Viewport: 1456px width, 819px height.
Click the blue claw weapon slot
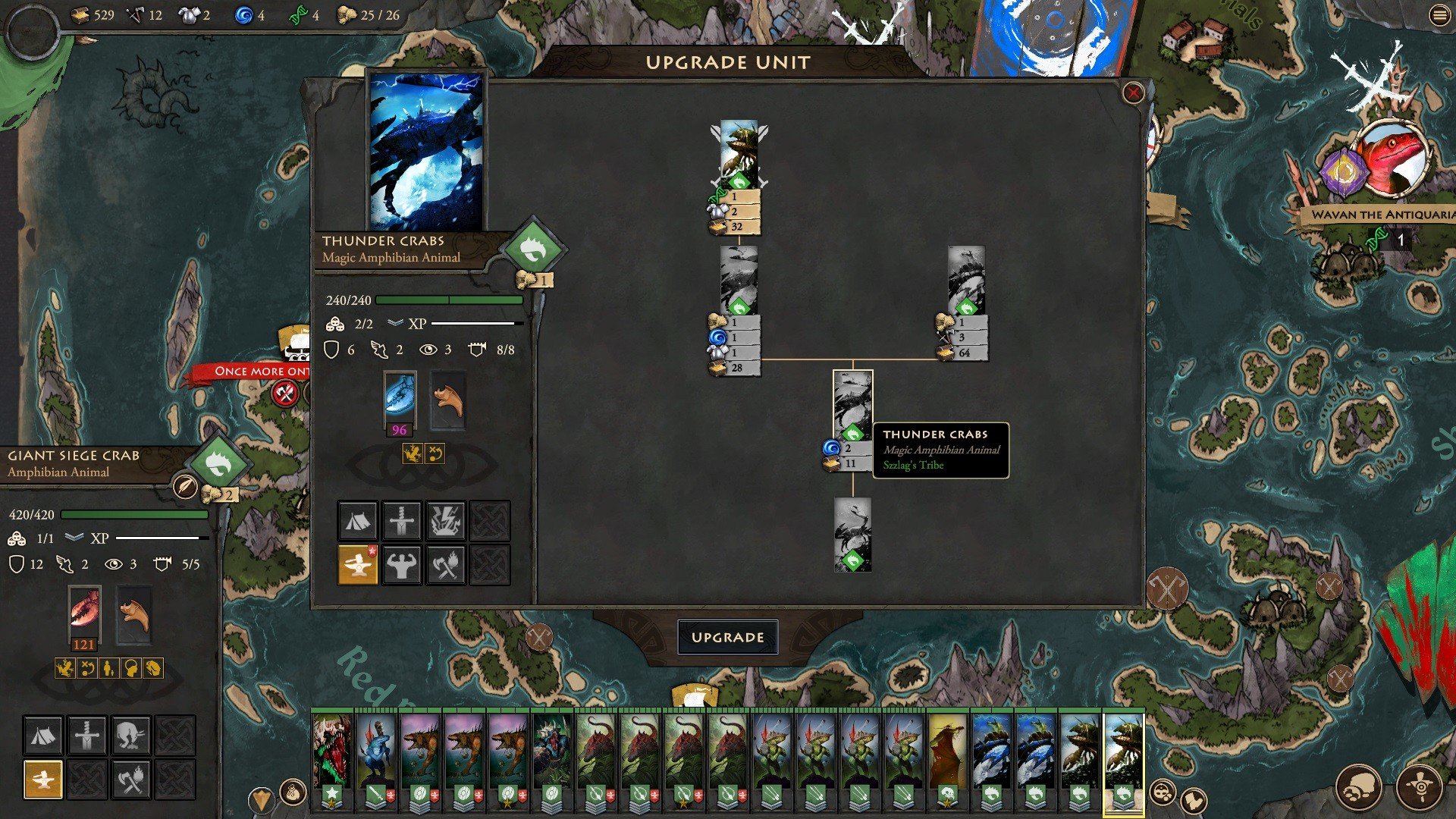(x=400, y=397)
